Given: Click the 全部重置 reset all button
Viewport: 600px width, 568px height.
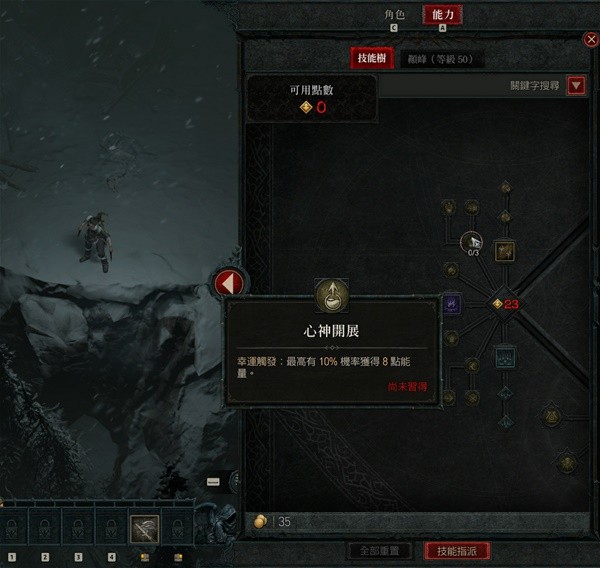Looking at the screenshot, I should coord(379,551).
